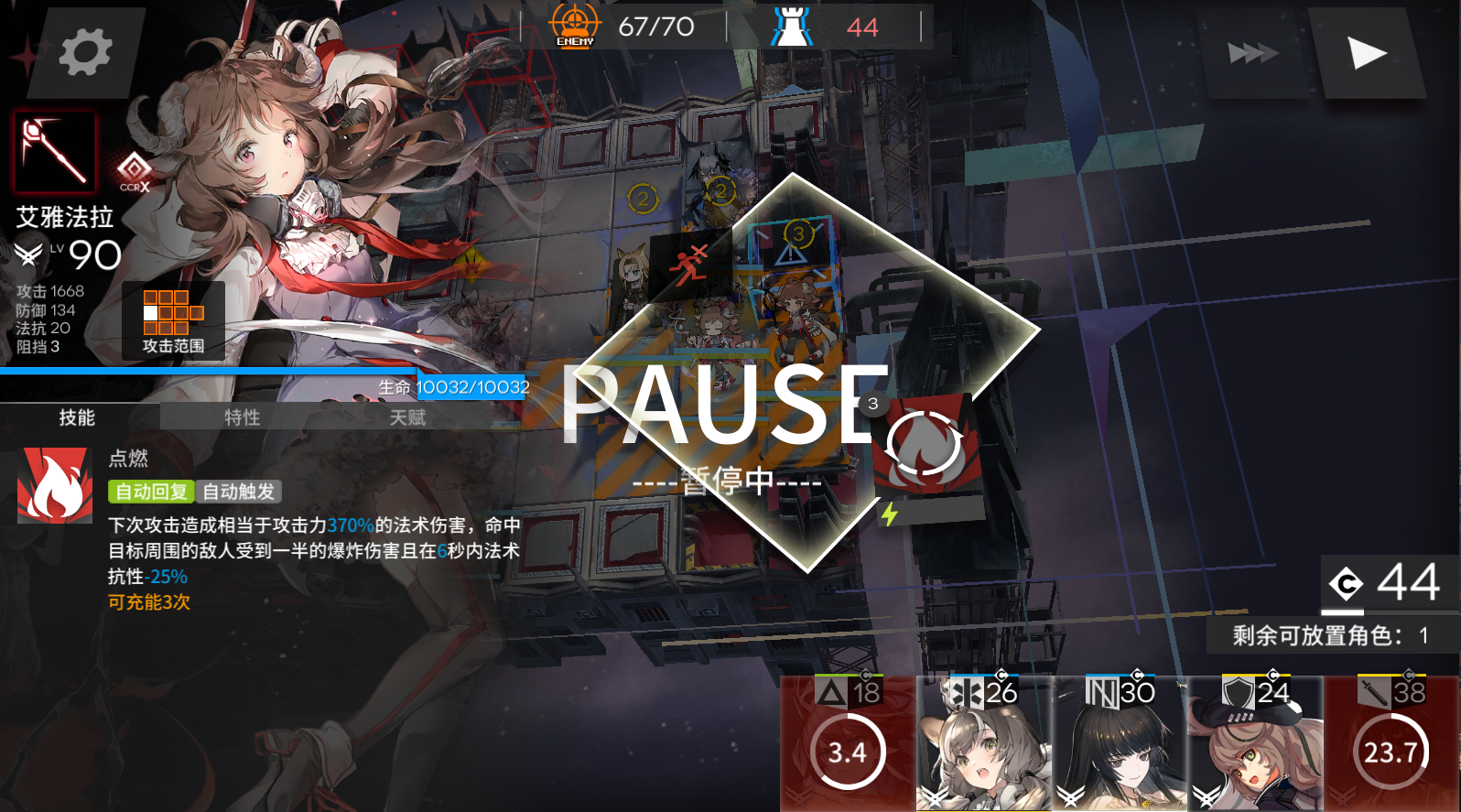Toggle the fast-forward speed control

click(1253, 52)
